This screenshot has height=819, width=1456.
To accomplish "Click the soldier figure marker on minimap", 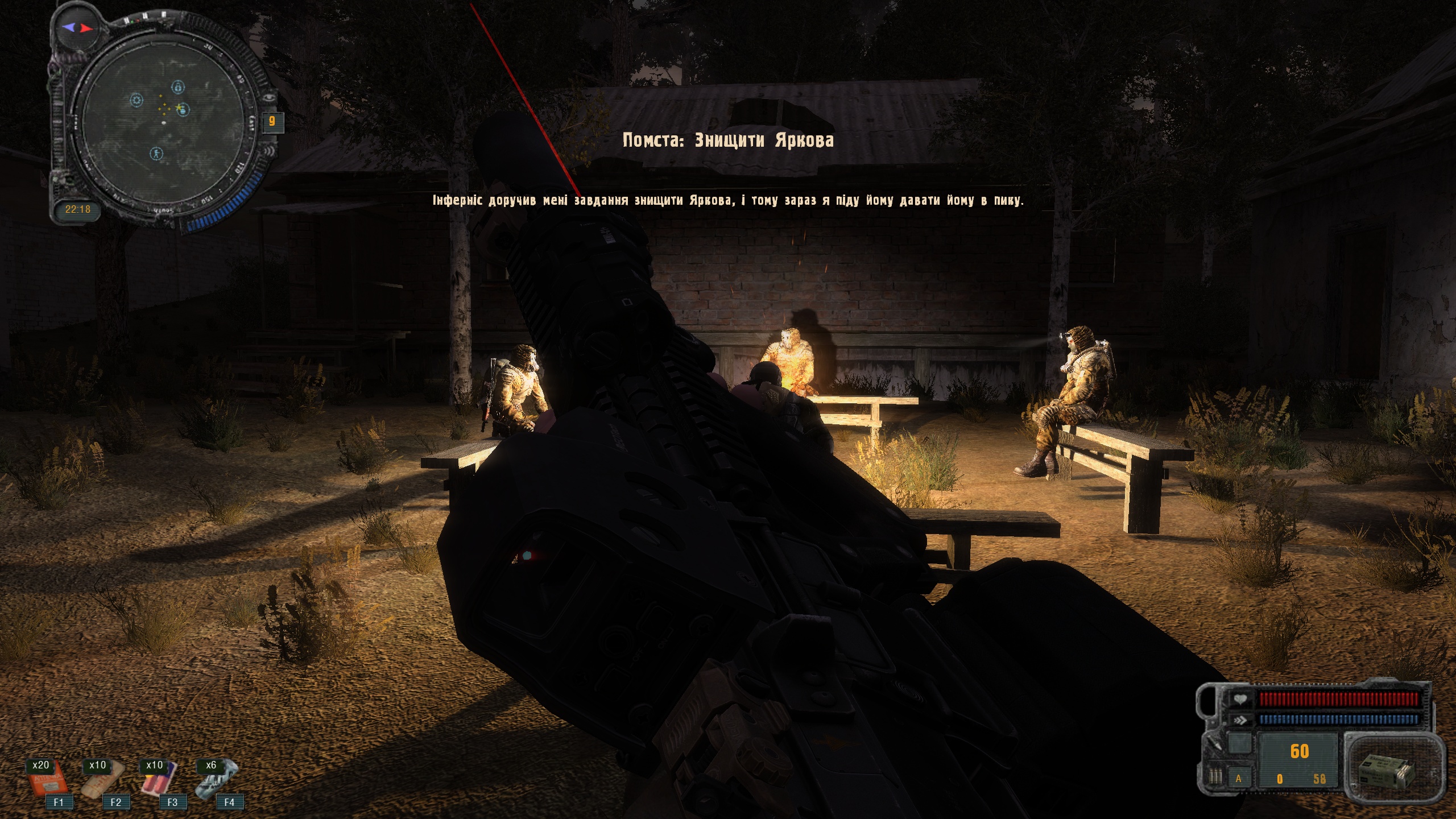I will pos(156,153).
